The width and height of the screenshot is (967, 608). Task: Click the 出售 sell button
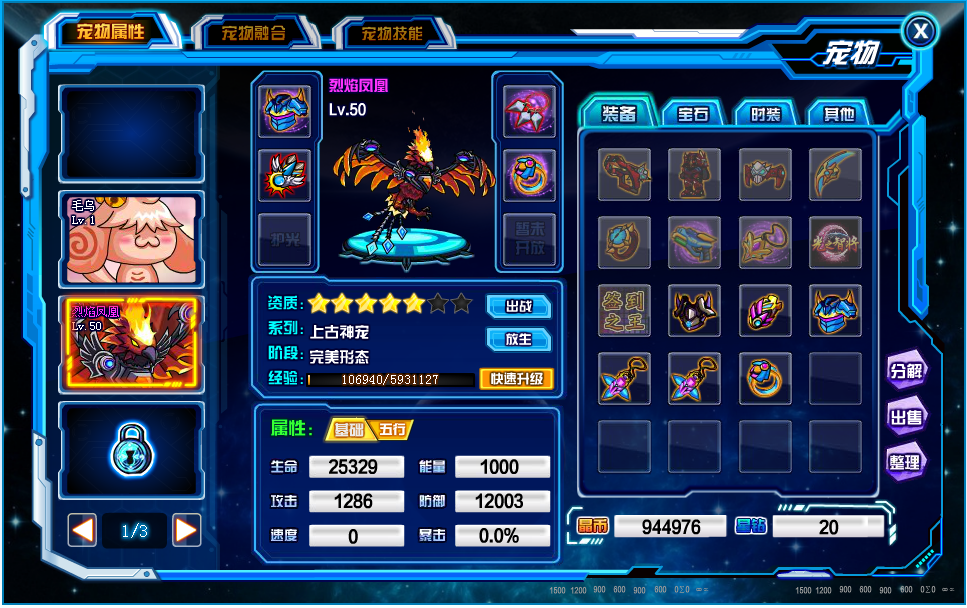905,417
